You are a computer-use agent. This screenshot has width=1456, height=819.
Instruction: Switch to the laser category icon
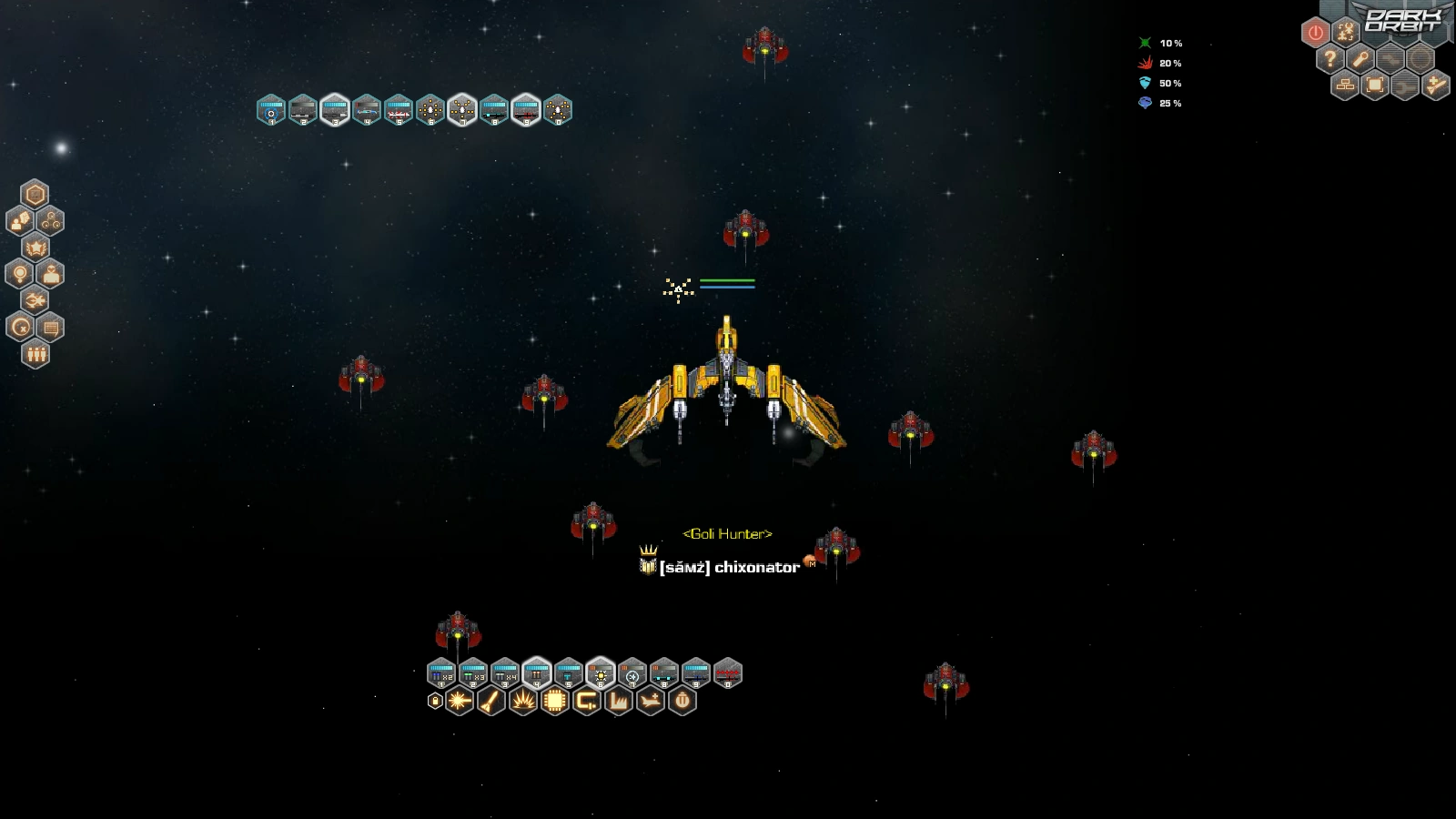point(460,702)
